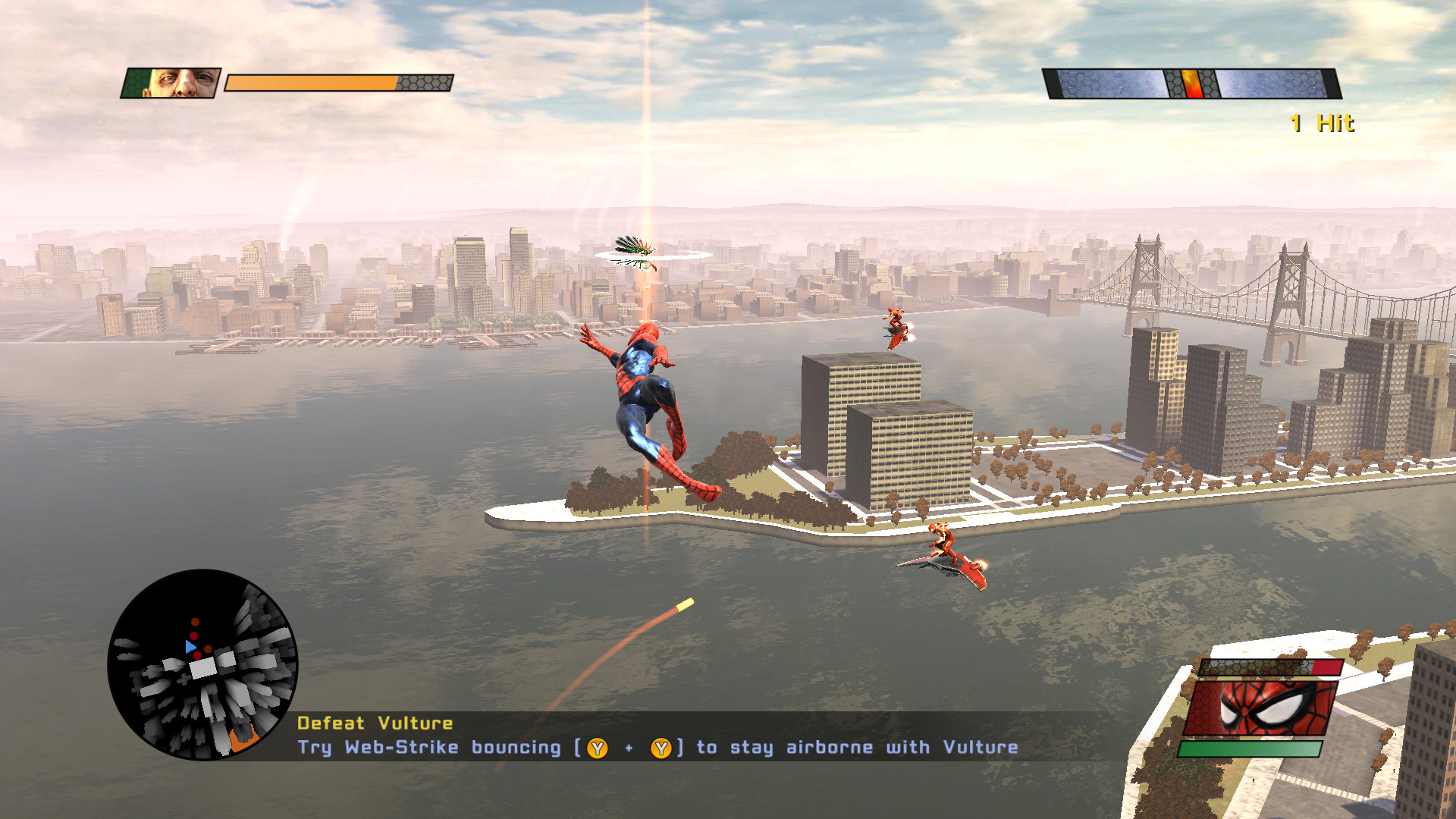Click the red notch atop Spider-Man's portrait frame
Viewport: 1456px width, 819px height.
[1326, 667]
